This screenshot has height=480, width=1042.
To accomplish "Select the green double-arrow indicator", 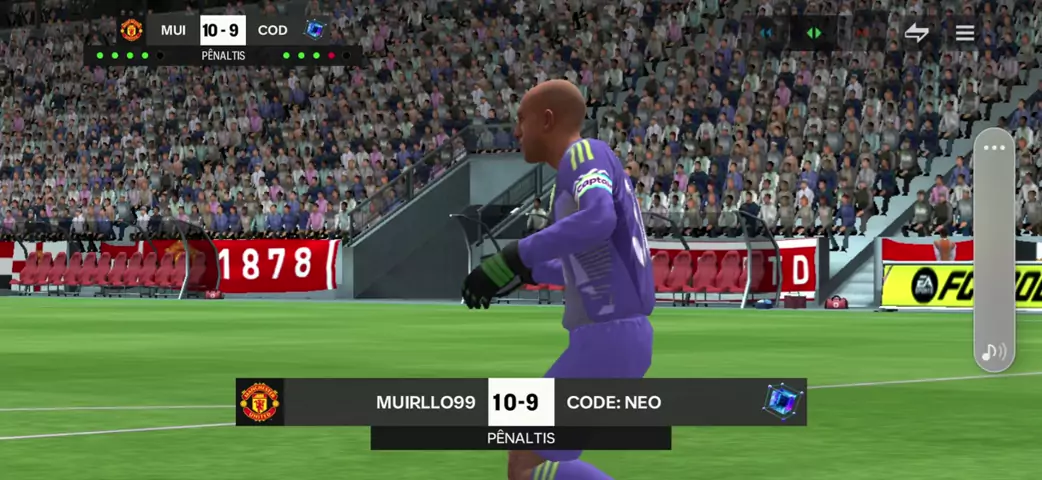I will coord(814,33).
